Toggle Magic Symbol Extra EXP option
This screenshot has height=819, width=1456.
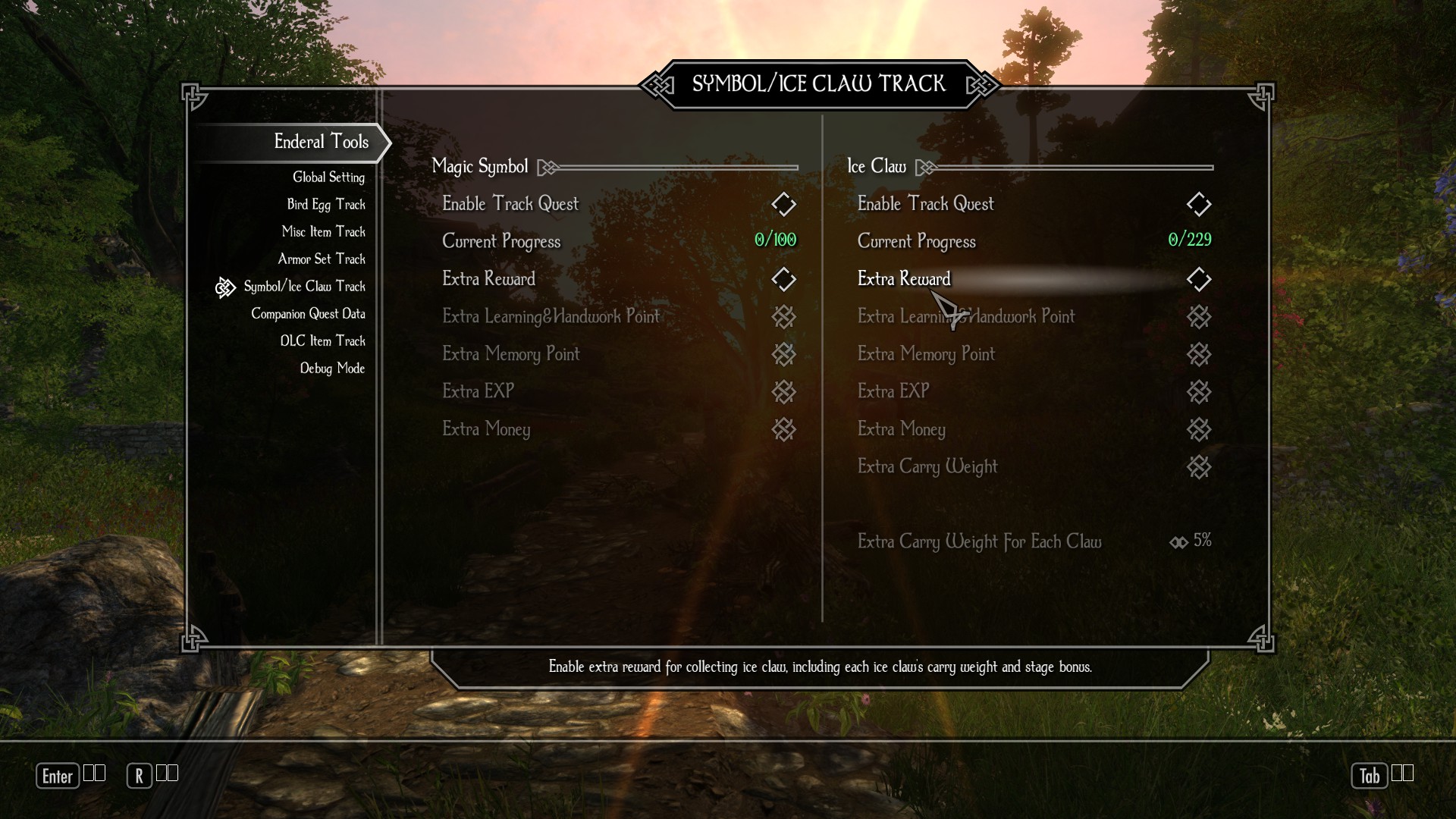pyautogui.click(x=783, y=391)
